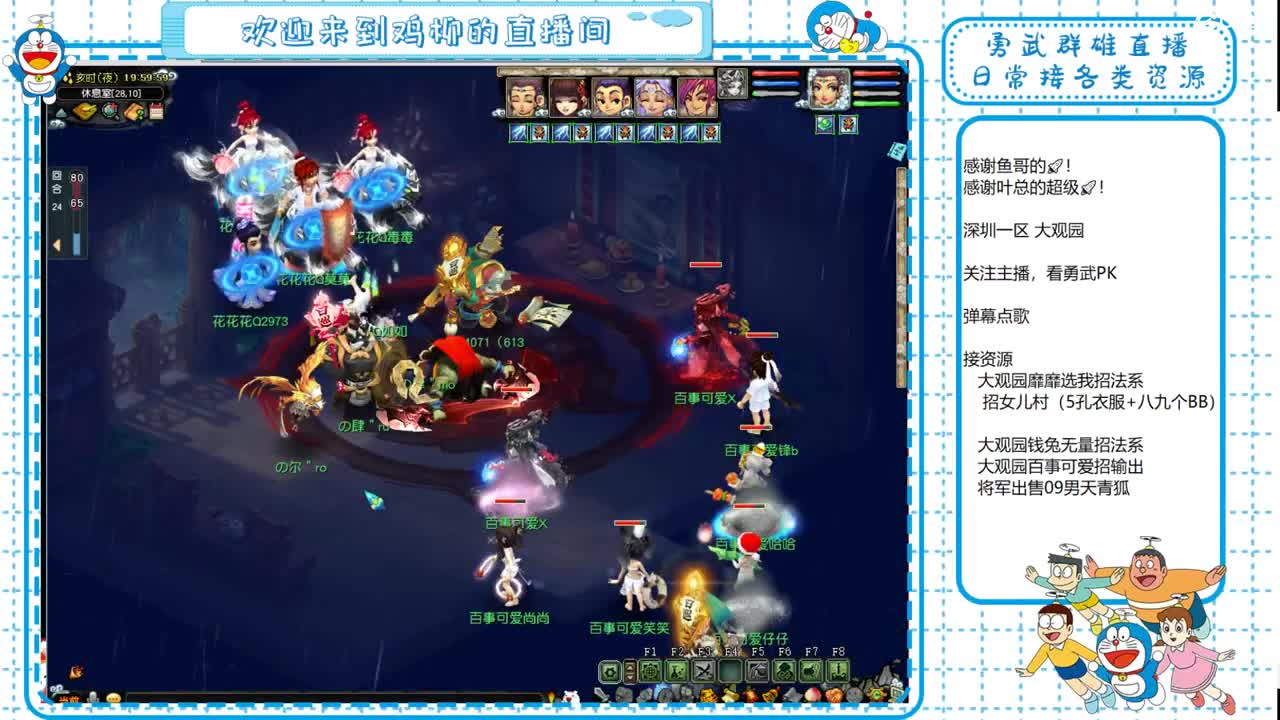Open the item icon in the F8 slot
This screenshot has height=720, width=1280.
click(837, 671)
